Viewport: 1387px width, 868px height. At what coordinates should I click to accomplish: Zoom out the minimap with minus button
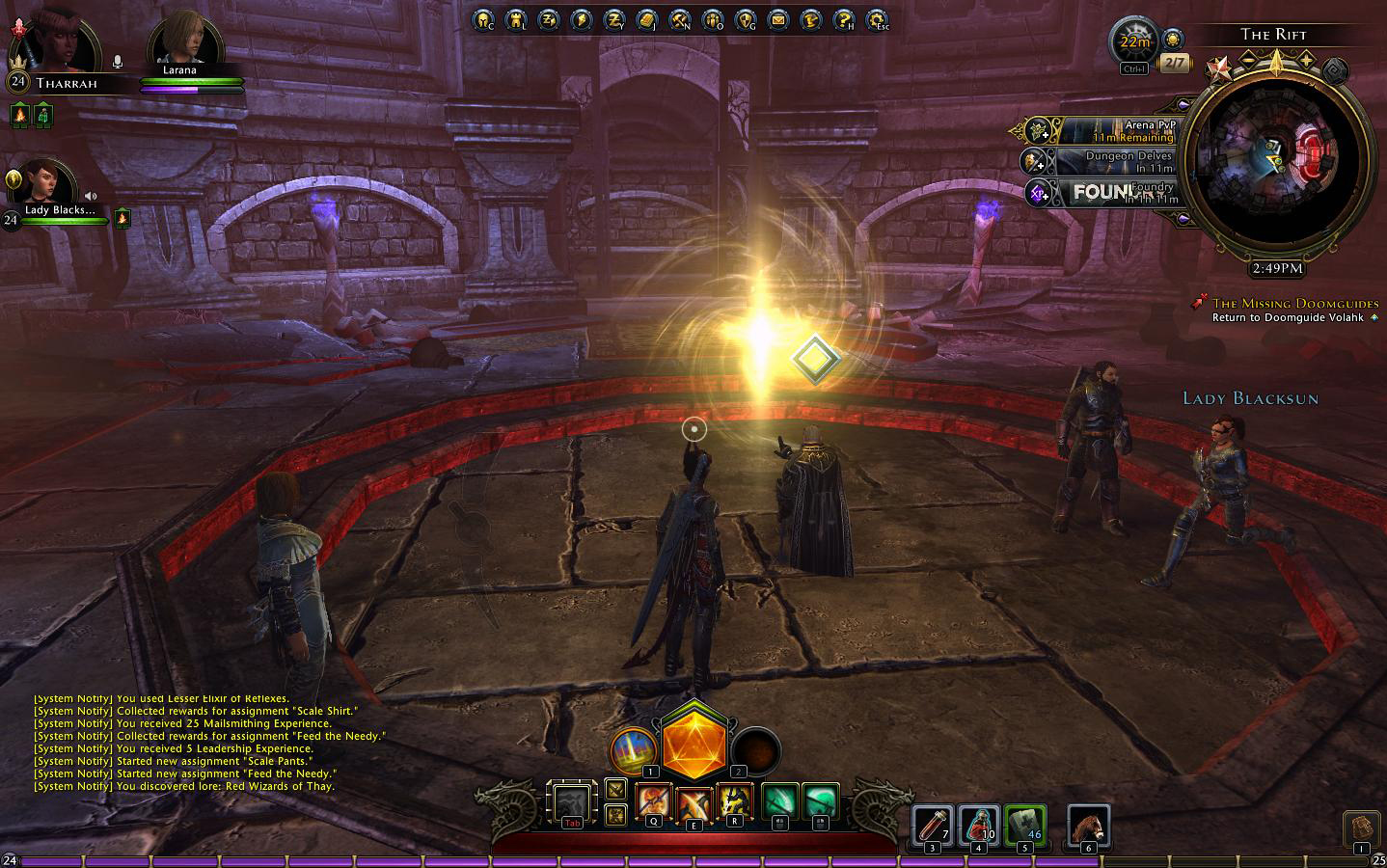point(1247,61)
